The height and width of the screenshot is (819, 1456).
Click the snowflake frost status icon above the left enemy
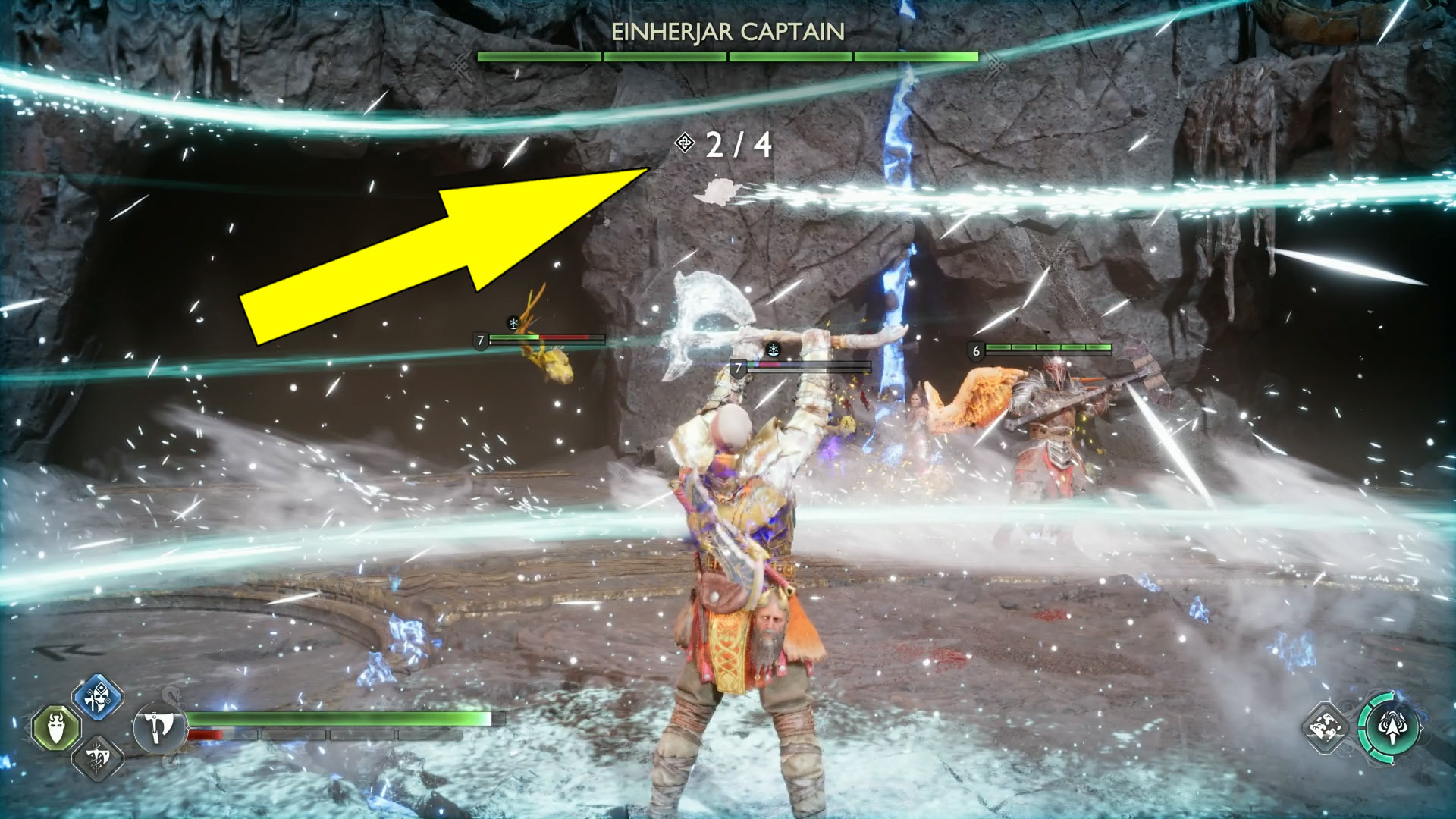[x=513, y=322]
